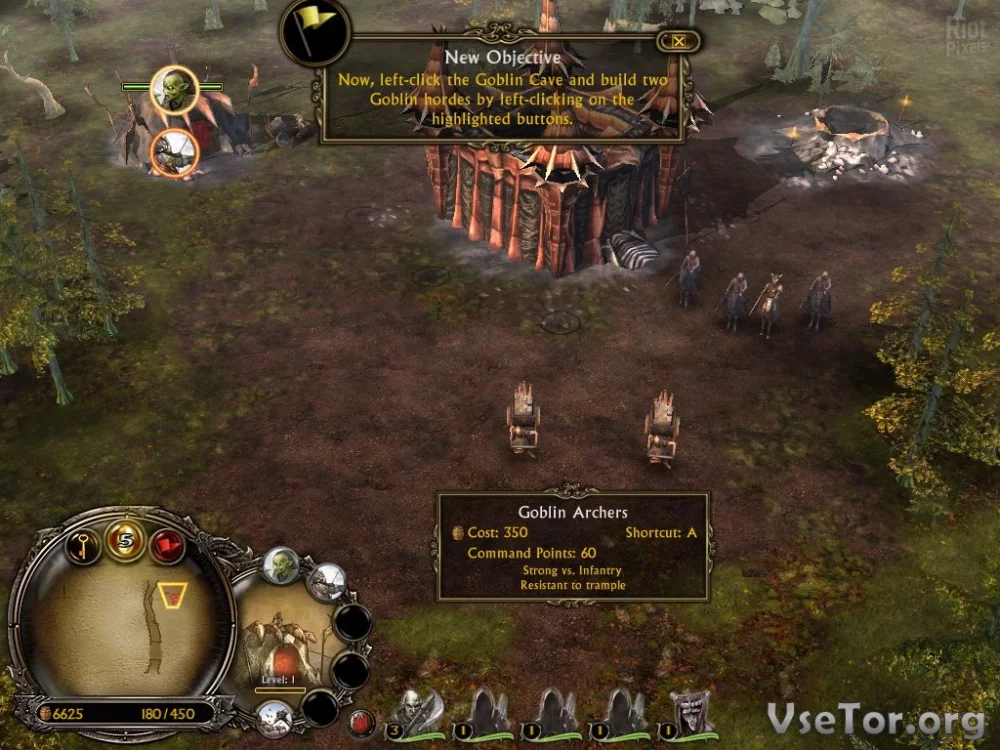Open the golden key options button
The height and width of the screenshot is (750, 1000).
click(82, 546)
